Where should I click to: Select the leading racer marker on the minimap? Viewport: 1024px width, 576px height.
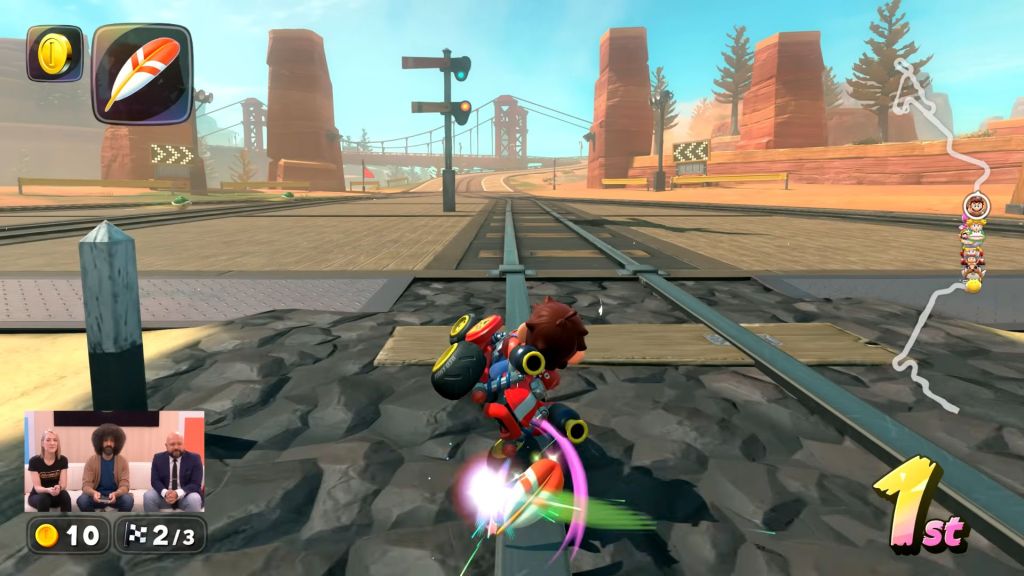[977, 205]
